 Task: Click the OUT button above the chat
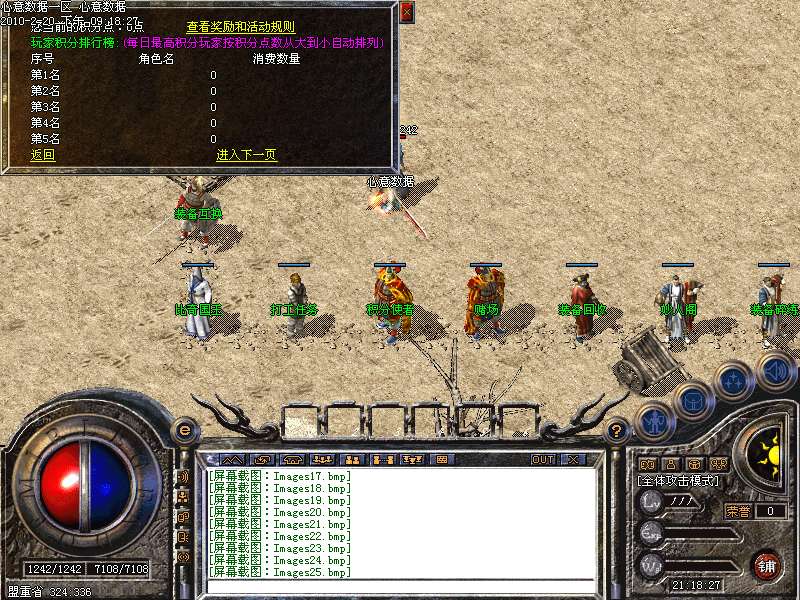tap(542, 460)
